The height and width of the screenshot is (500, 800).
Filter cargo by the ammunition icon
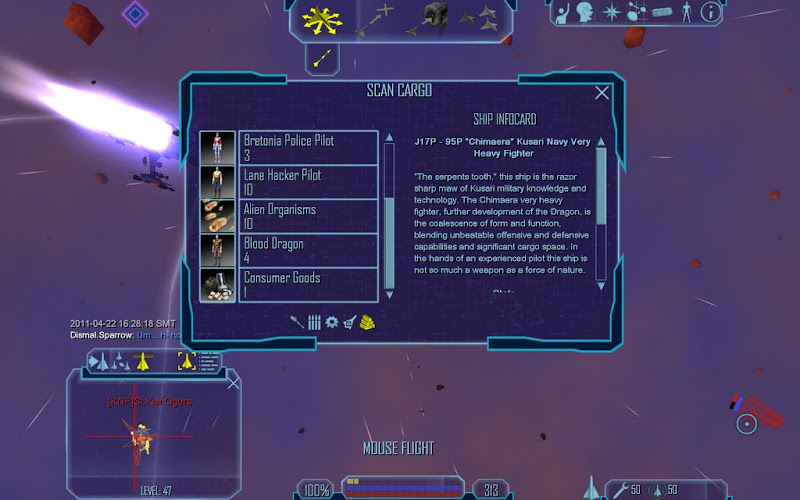[x=314, y=322]
